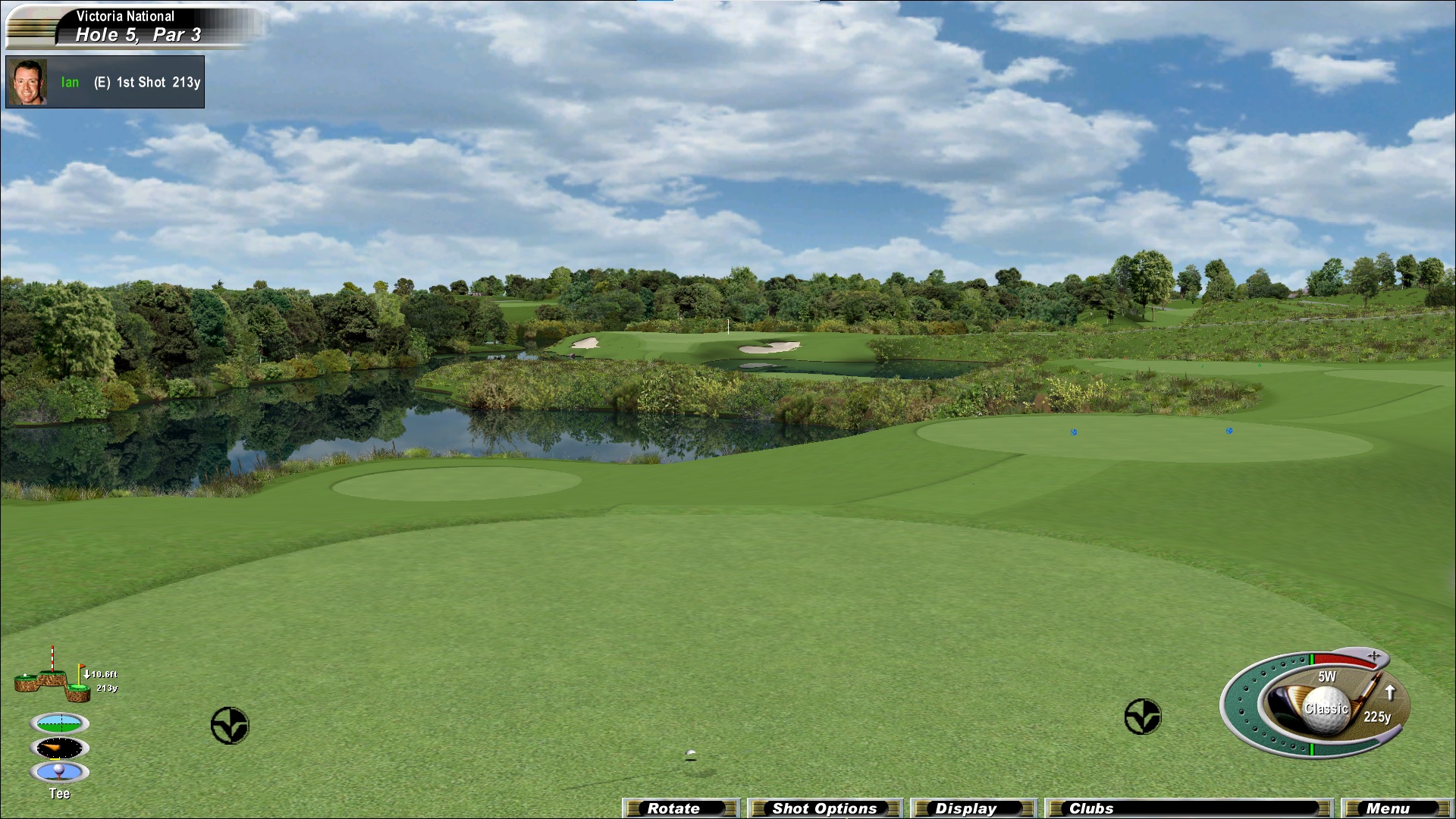Select Ian's player scorecard panel

click(x=105, y=82)
